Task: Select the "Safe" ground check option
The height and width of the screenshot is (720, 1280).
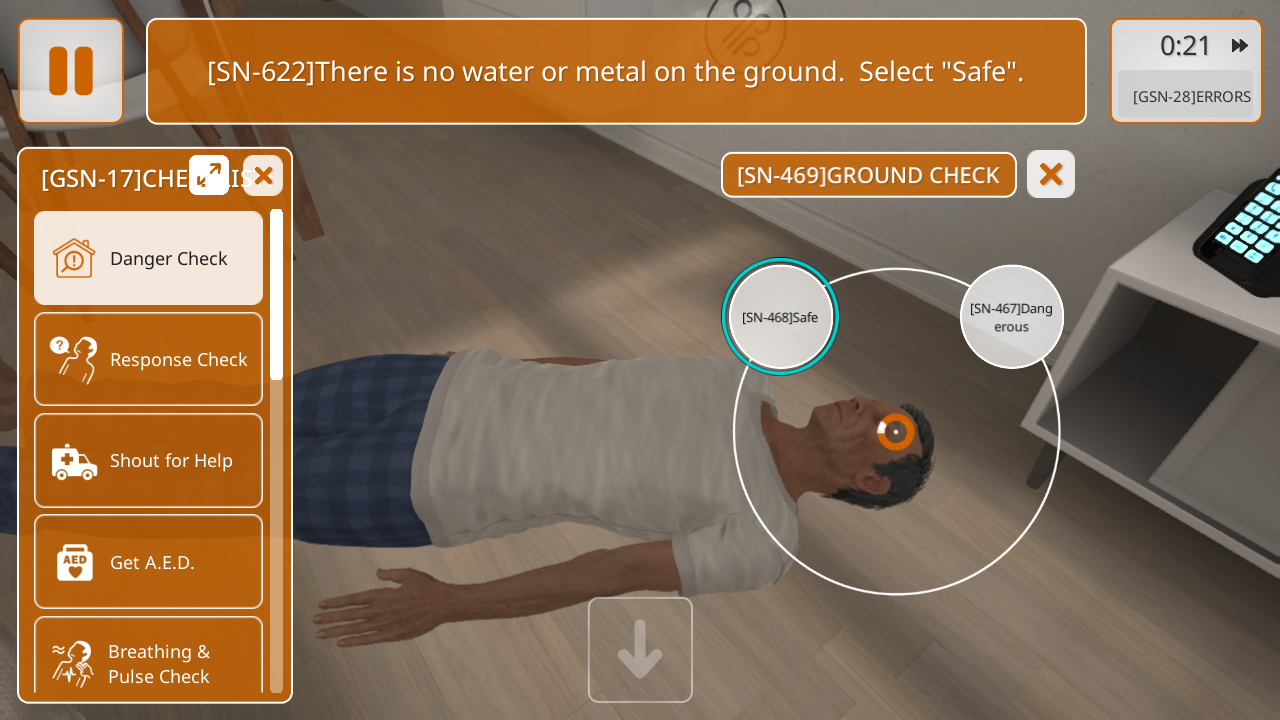Action: click(x=780, y=317)
